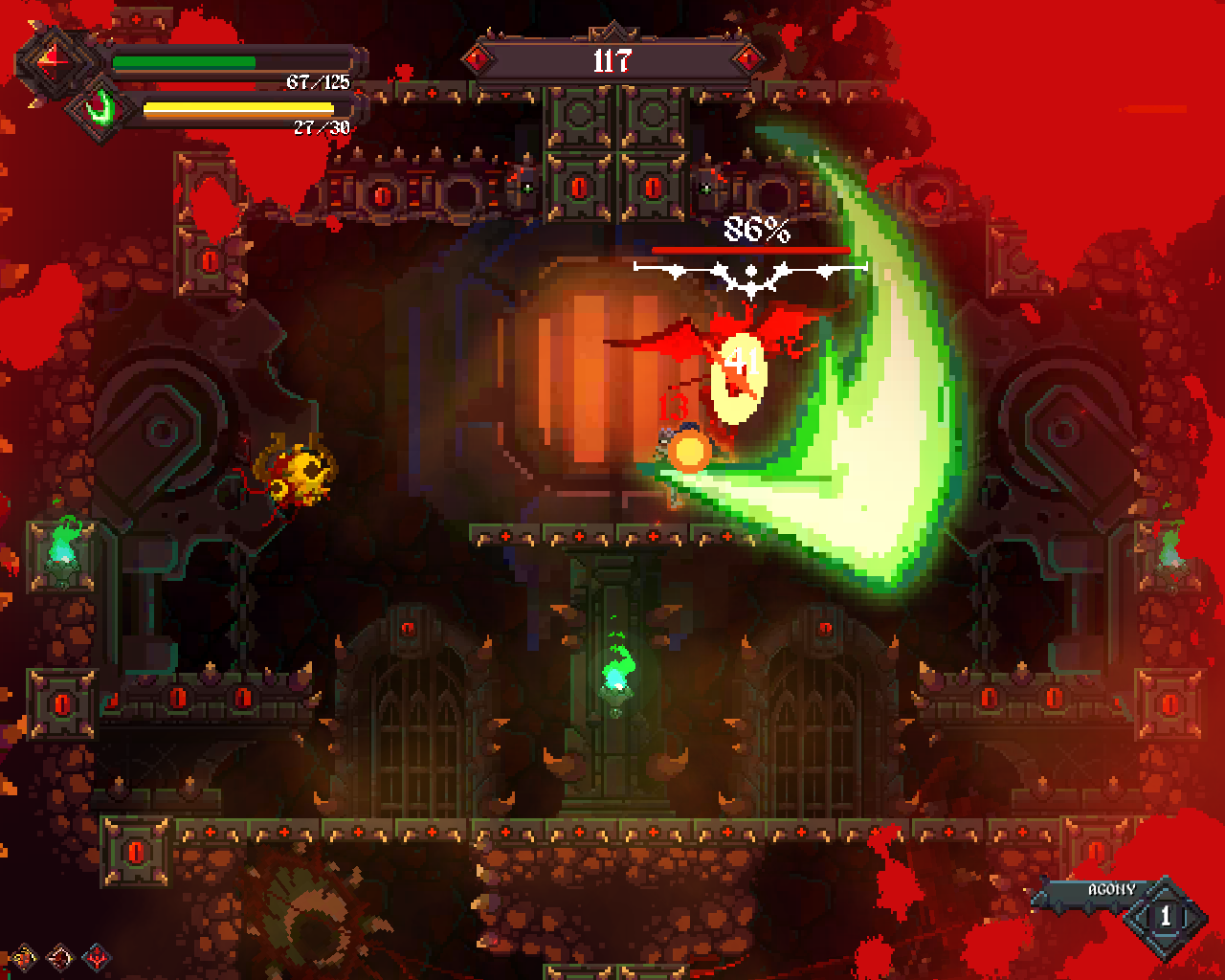1225x980 pixels.
Task: Choose the white-rimmed dark red relic icon
Action: tap(59, 956)
